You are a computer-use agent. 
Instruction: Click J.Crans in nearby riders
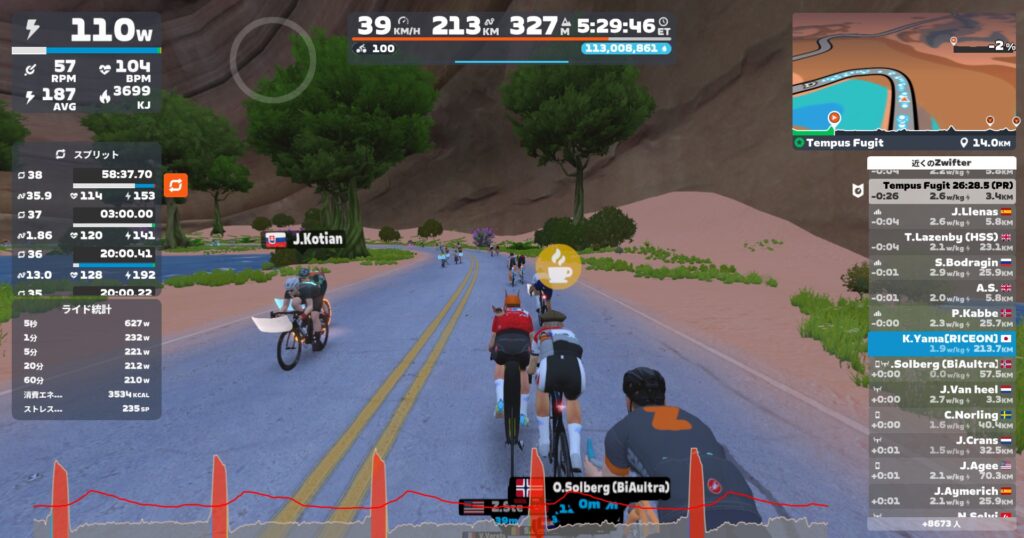pyautogui.click(x=941, y=445)
